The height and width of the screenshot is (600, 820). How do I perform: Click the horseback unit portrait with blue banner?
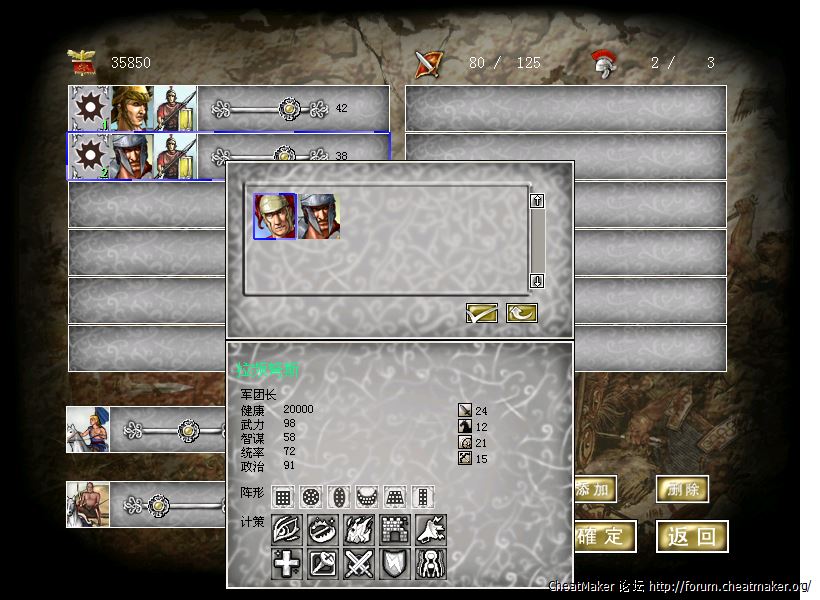coord(88,430)
